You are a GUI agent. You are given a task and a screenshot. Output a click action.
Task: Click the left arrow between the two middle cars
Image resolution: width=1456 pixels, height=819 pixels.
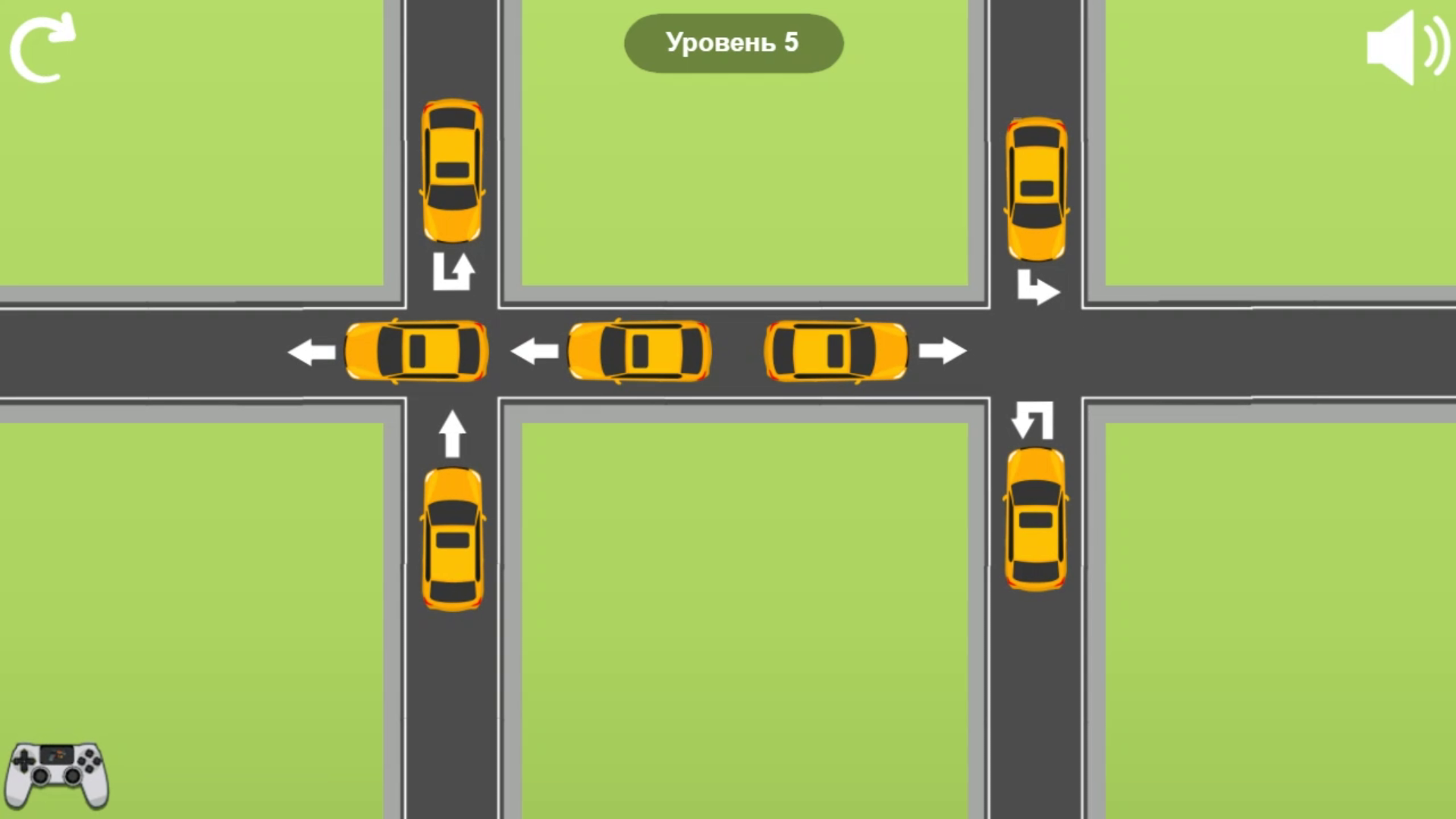535,350
